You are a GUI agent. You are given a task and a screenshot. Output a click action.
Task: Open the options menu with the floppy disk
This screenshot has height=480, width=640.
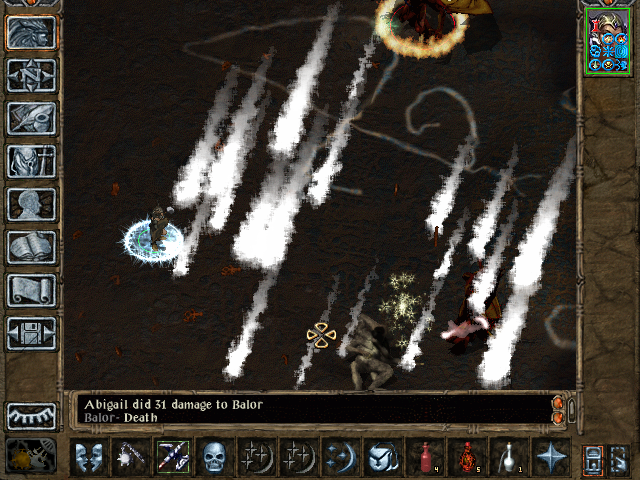click(30, 333)
